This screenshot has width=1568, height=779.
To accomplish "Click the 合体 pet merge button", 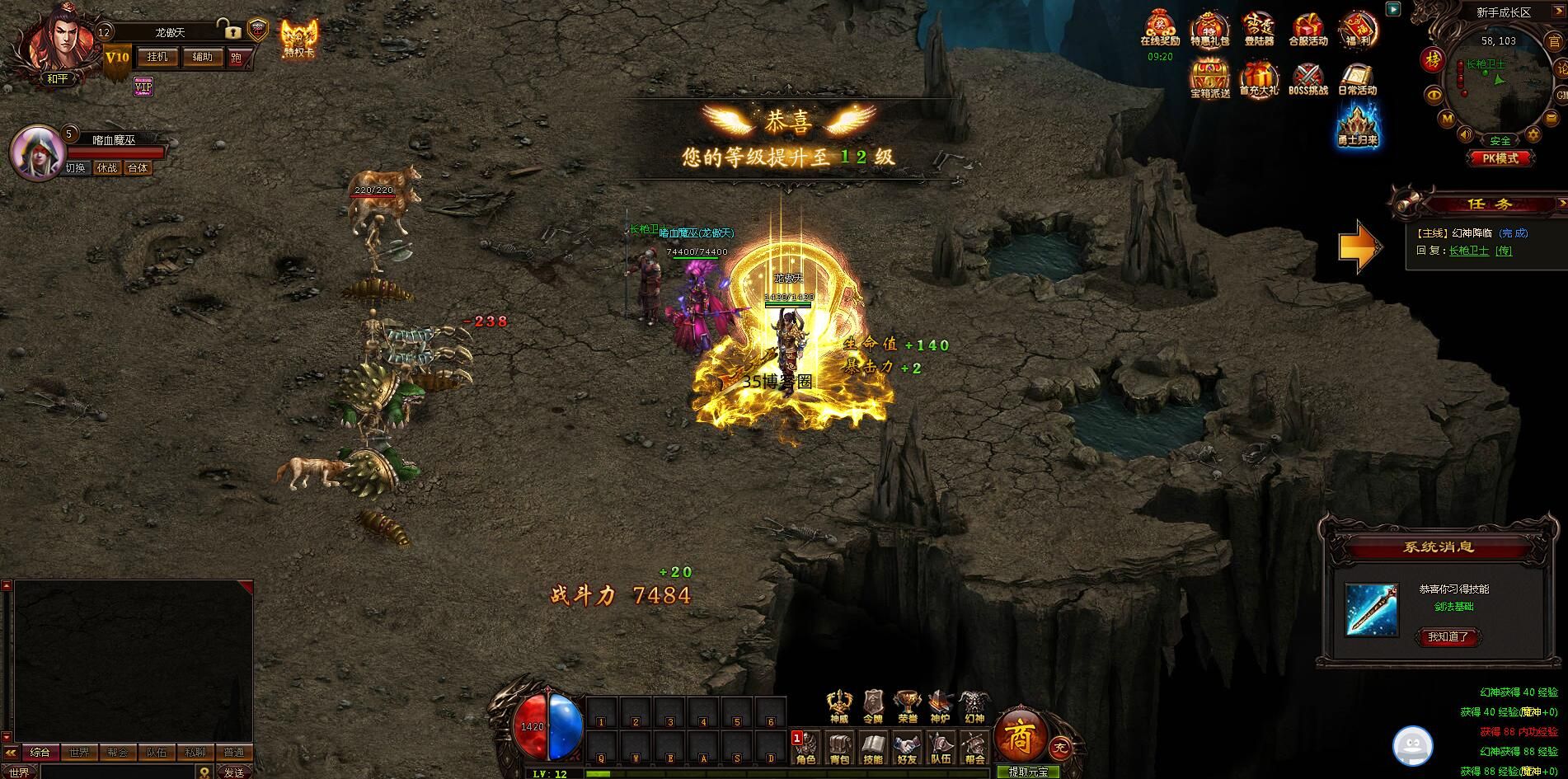I will click(x=138, y=168).
